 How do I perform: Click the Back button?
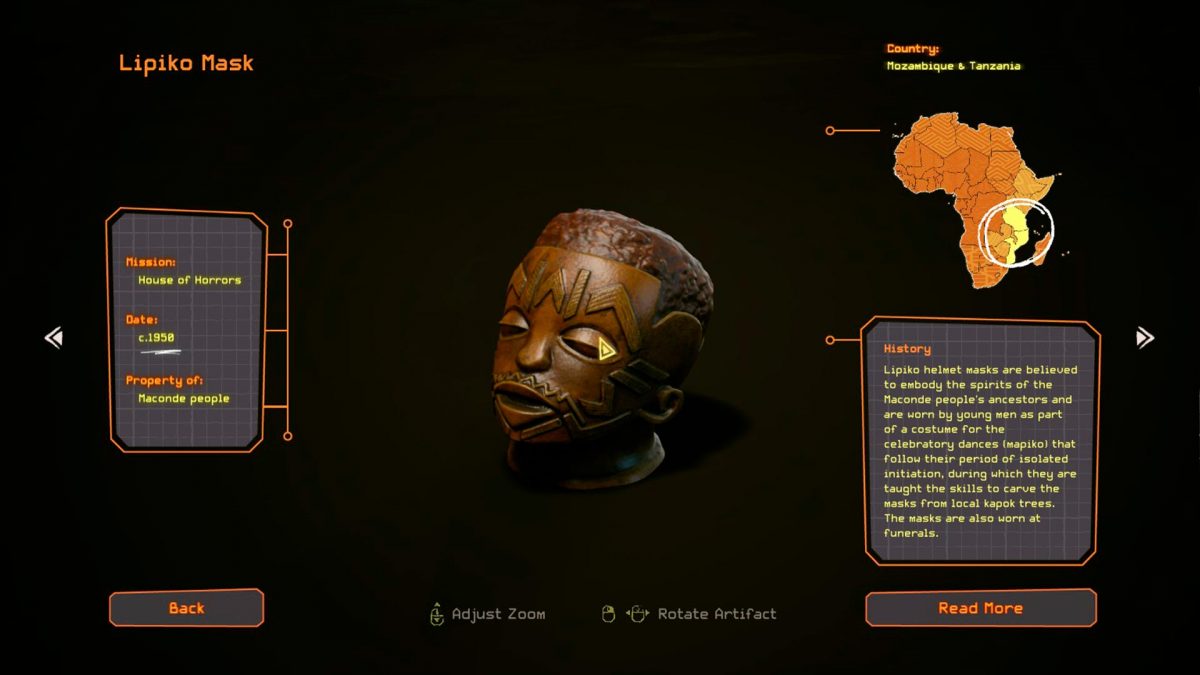[x=186, y=608]
